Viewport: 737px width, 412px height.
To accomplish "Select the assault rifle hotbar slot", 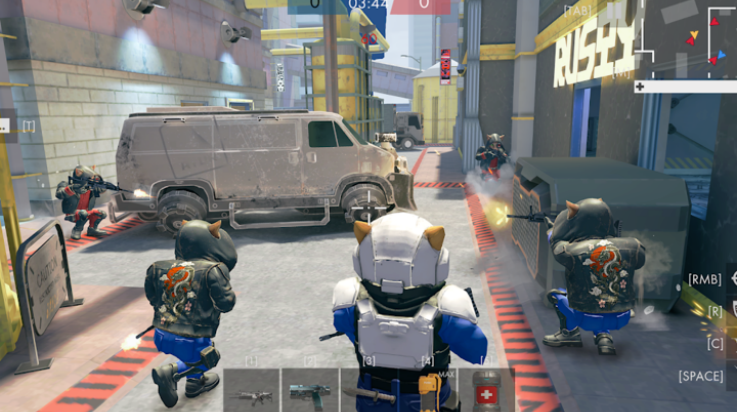I will 252,391.
